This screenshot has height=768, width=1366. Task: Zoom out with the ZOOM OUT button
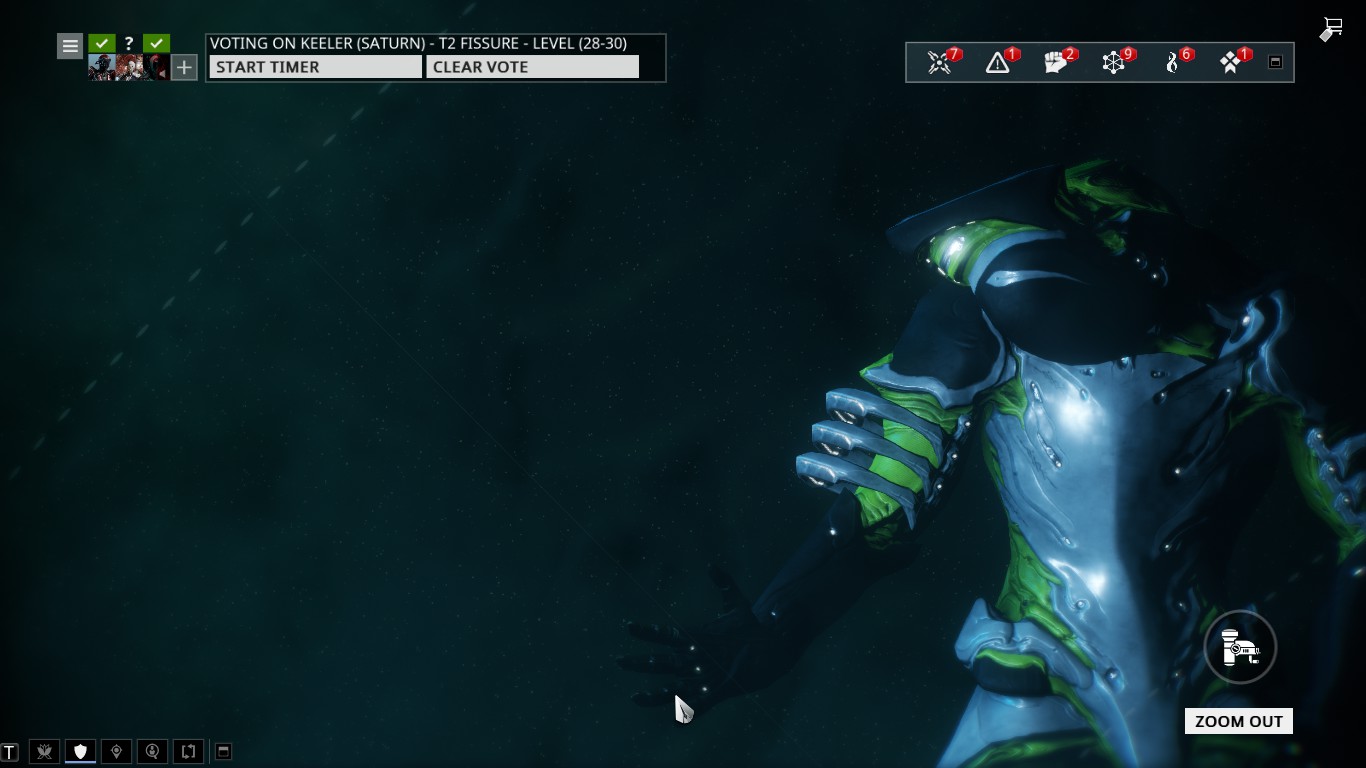(x=1238, y=721)
